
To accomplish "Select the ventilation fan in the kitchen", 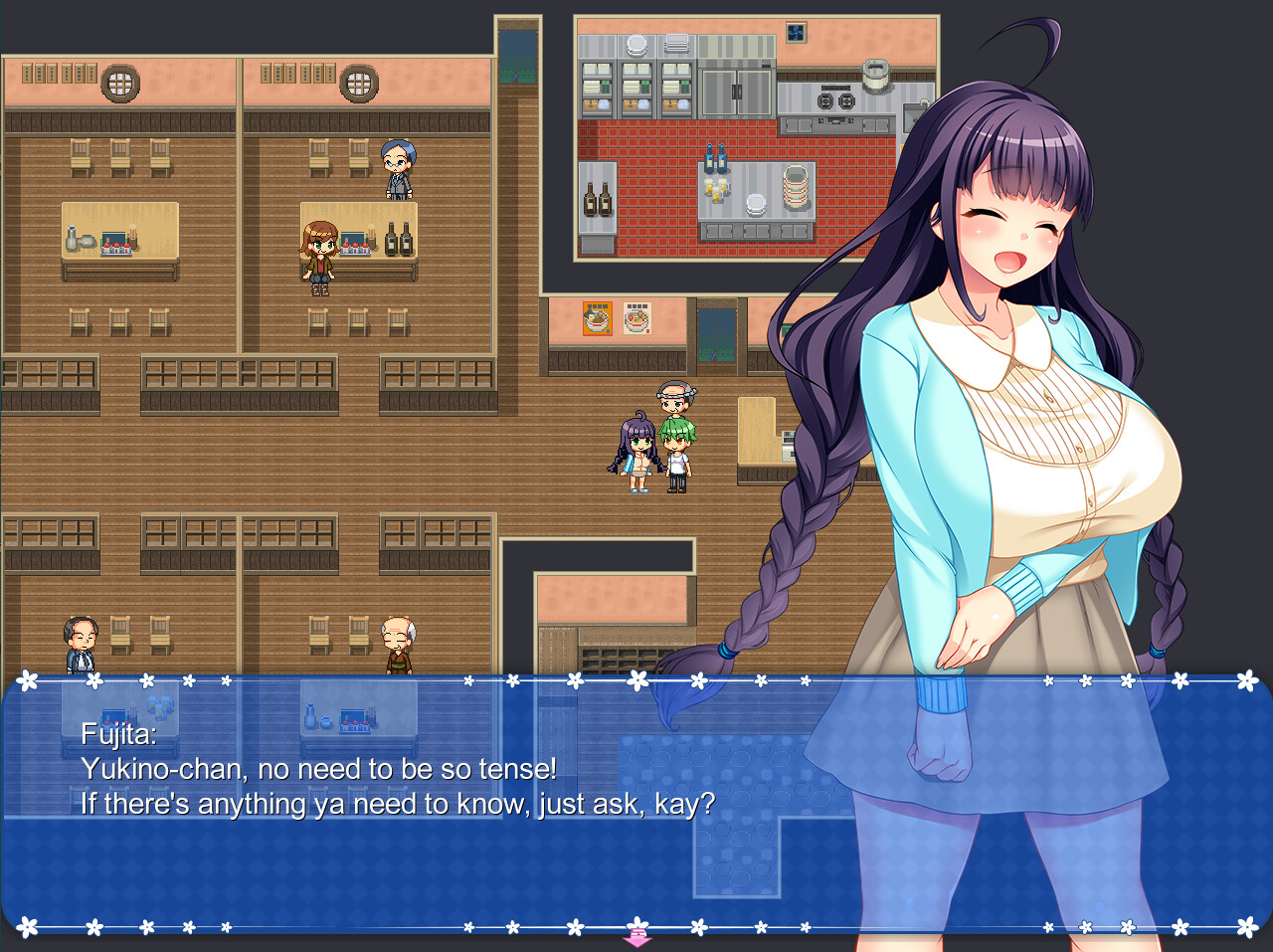I will pyautogui.click(x=796, y=33).
